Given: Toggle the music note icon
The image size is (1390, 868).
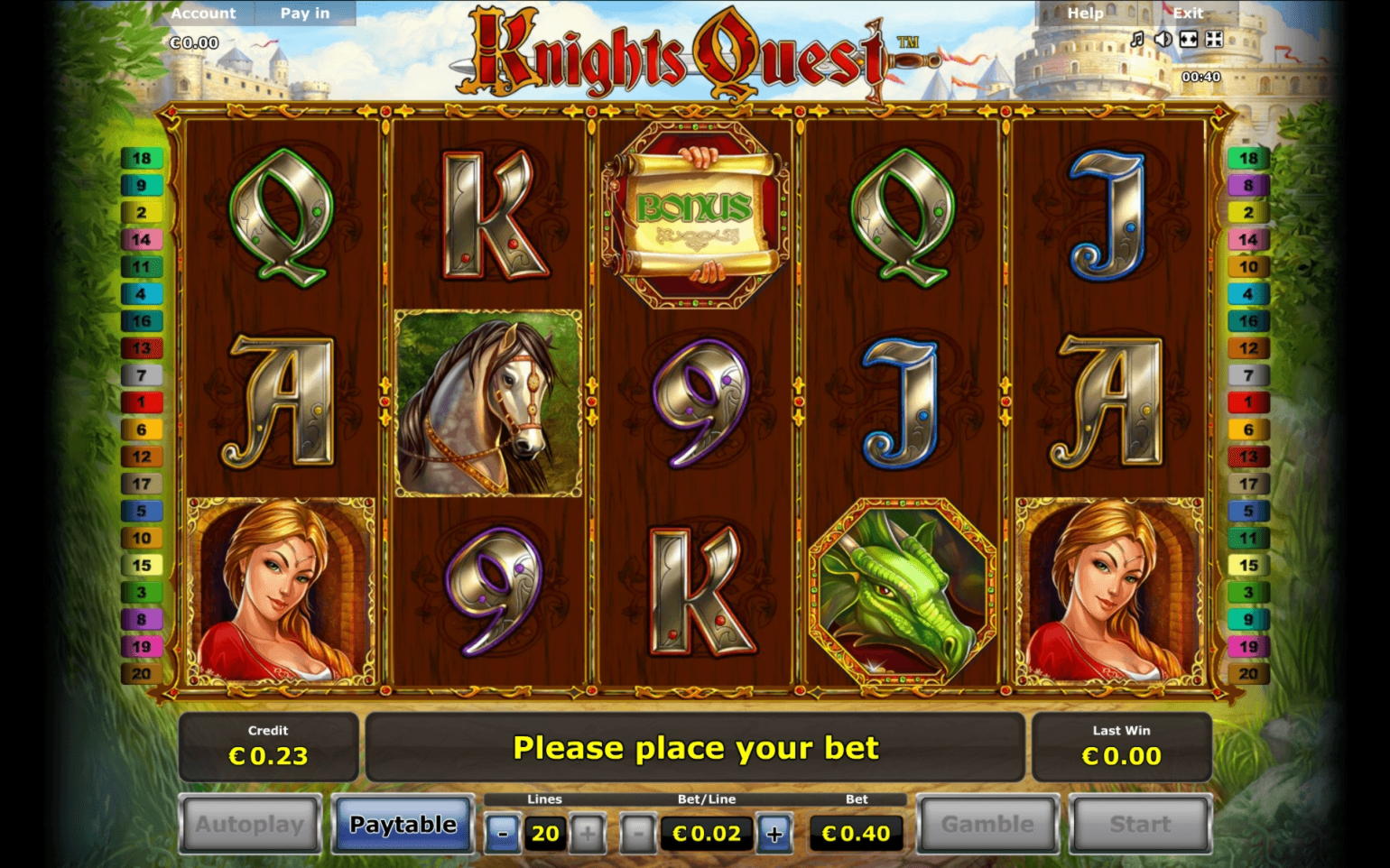Looking at the screenshot, I should [x=1137, y=39].
